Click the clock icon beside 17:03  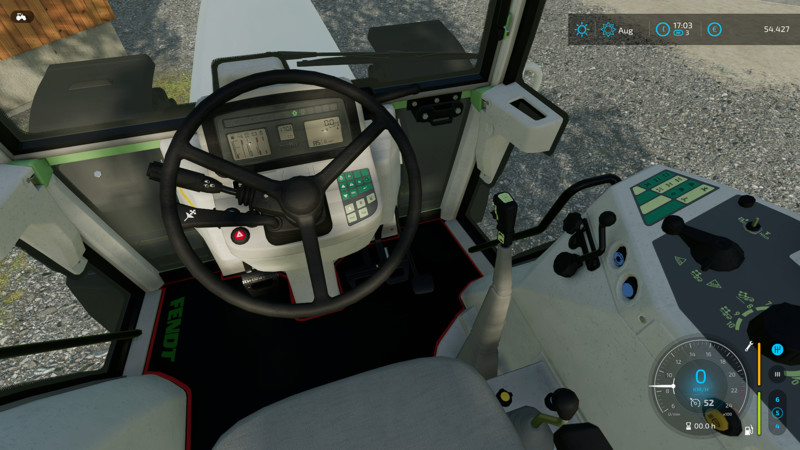(x=661, y=30)
